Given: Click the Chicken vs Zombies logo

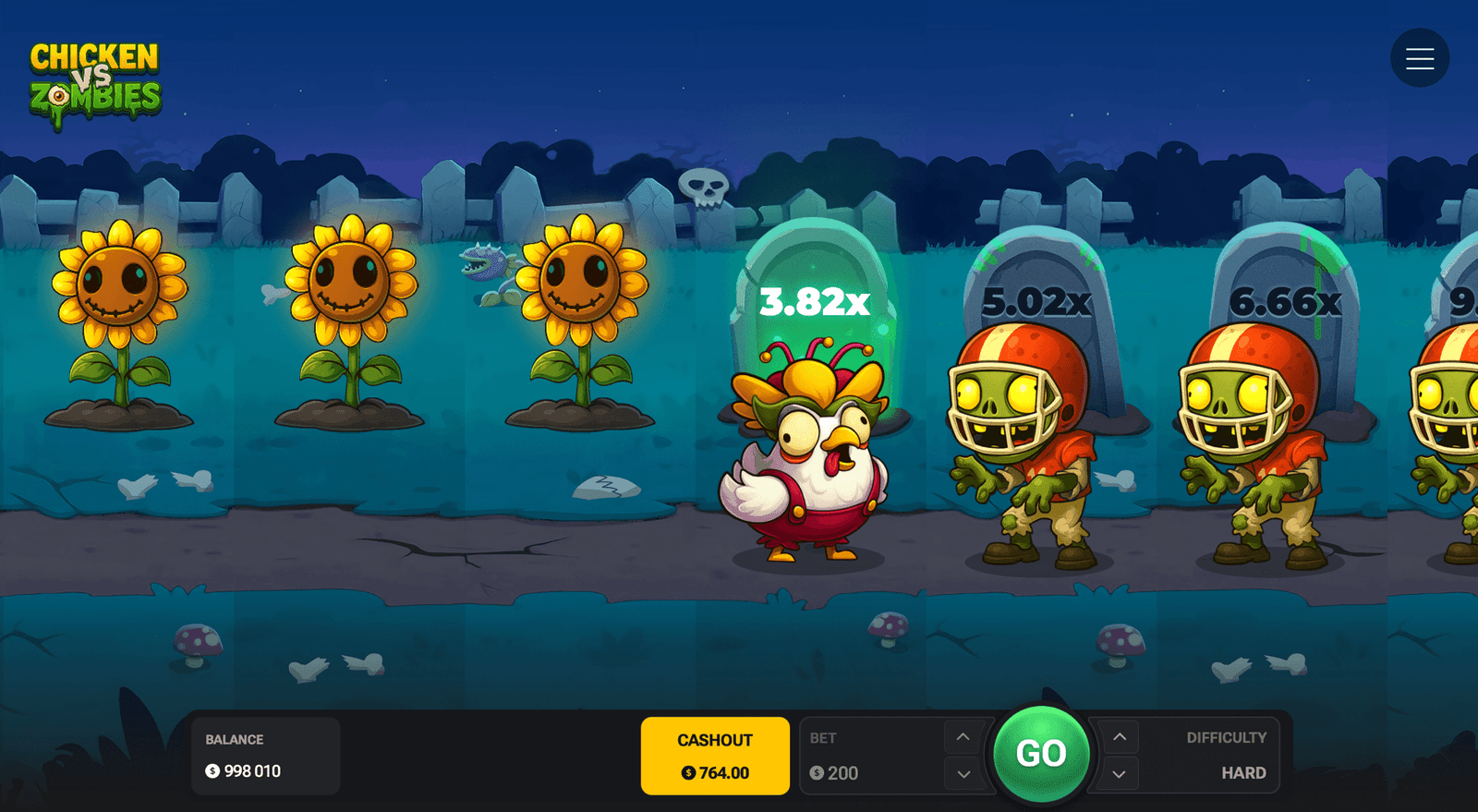Looking at the screenshot, I should point(95,74).
